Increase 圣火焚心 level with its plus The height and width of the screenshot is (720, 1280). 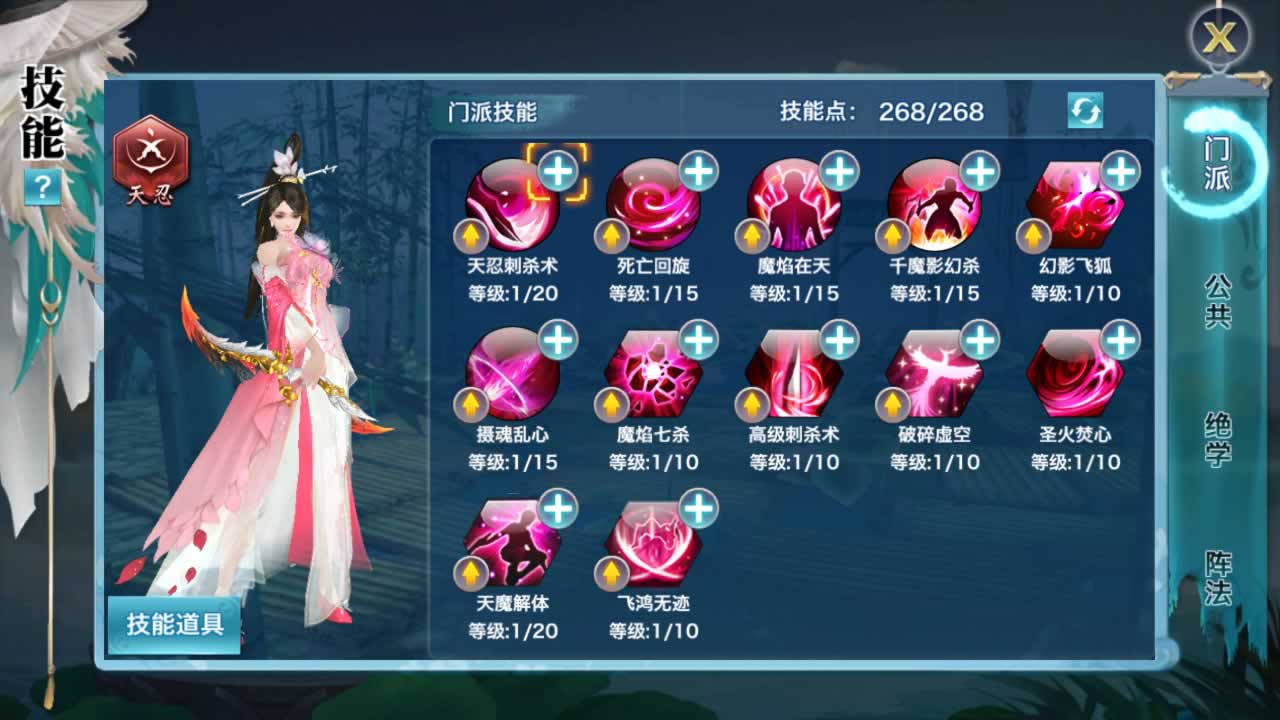click(x=1121, y=340)
